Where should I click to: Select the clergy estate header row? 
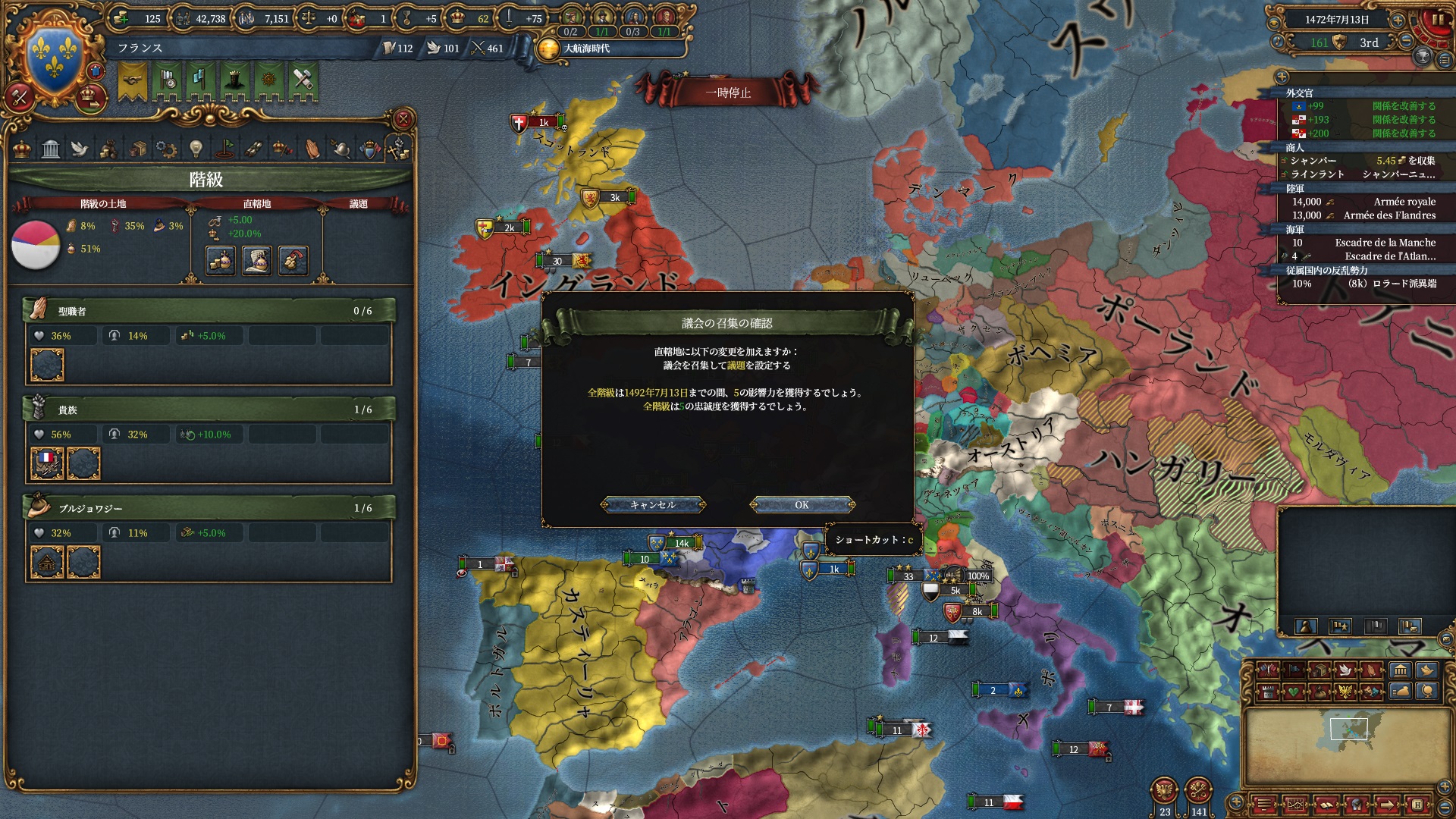209,311
